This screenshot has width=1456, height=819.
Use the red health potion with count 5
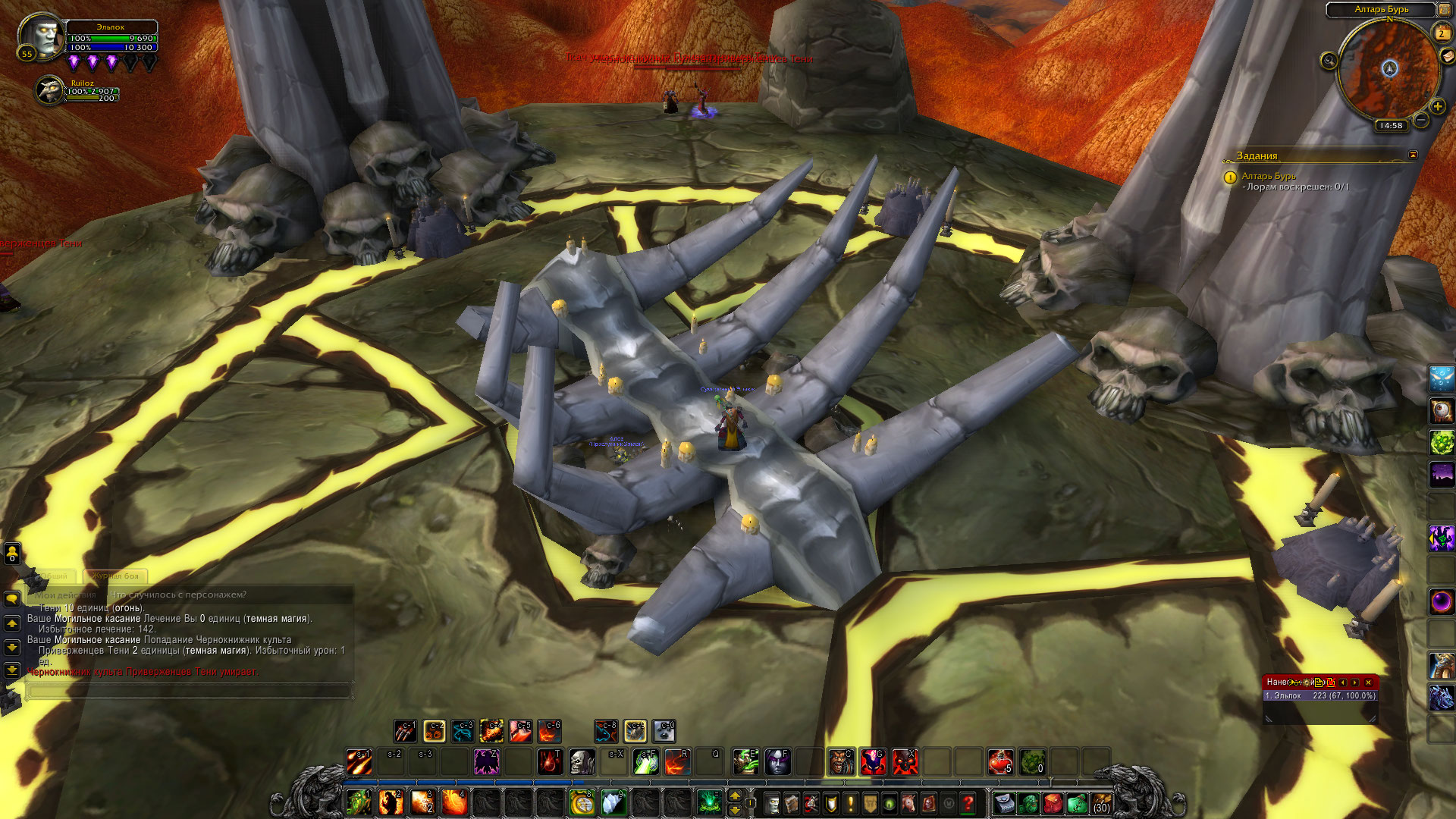[x=1000, y=761]
